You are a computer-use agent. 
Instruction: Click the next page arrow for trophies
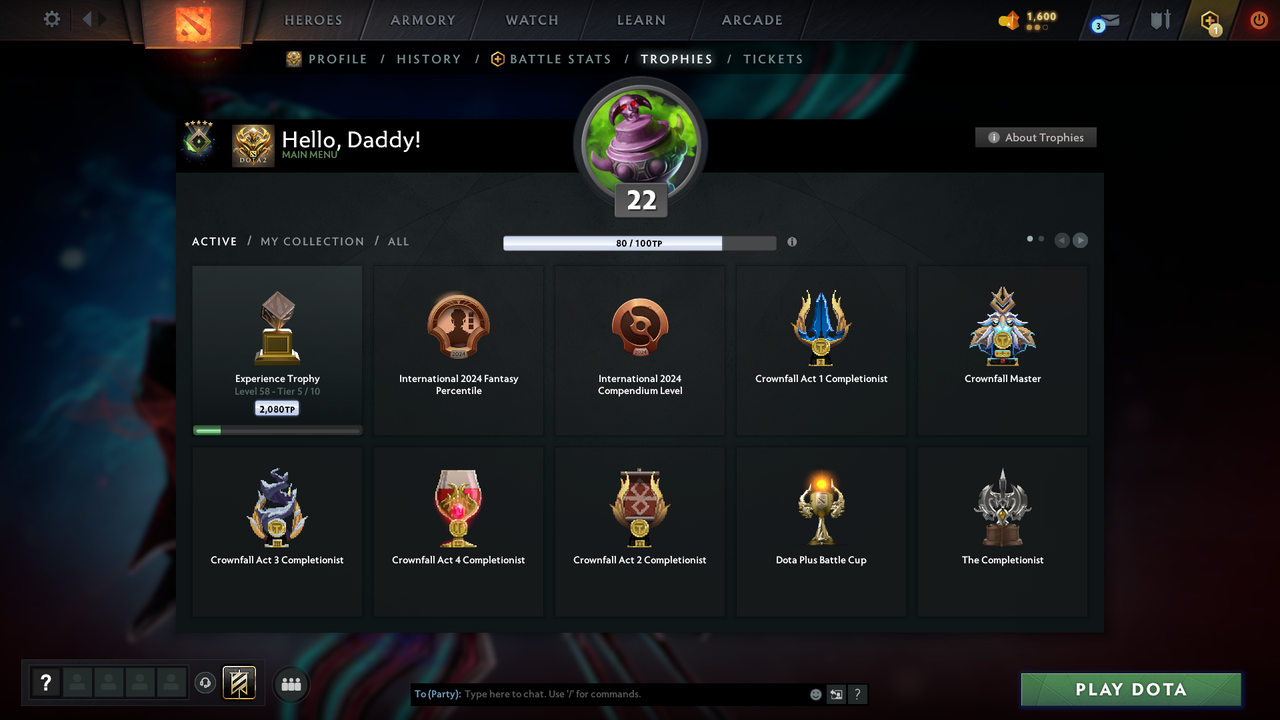[1080, 240]
